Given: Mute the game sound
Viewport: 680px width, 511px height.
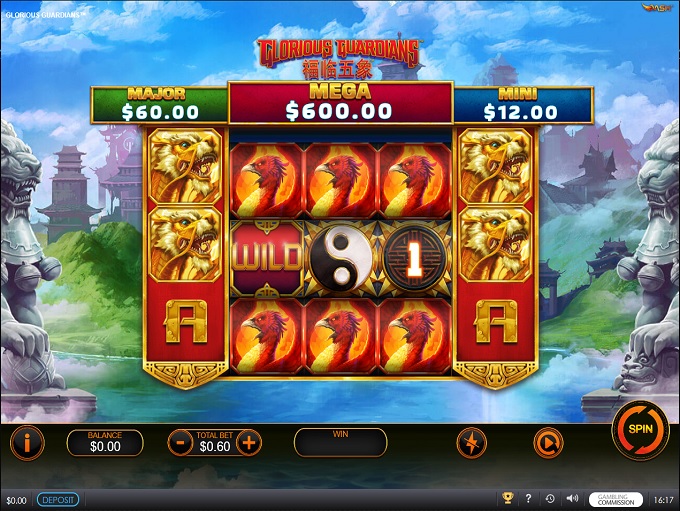Looking at the screenshot, I should coord(571,499).
